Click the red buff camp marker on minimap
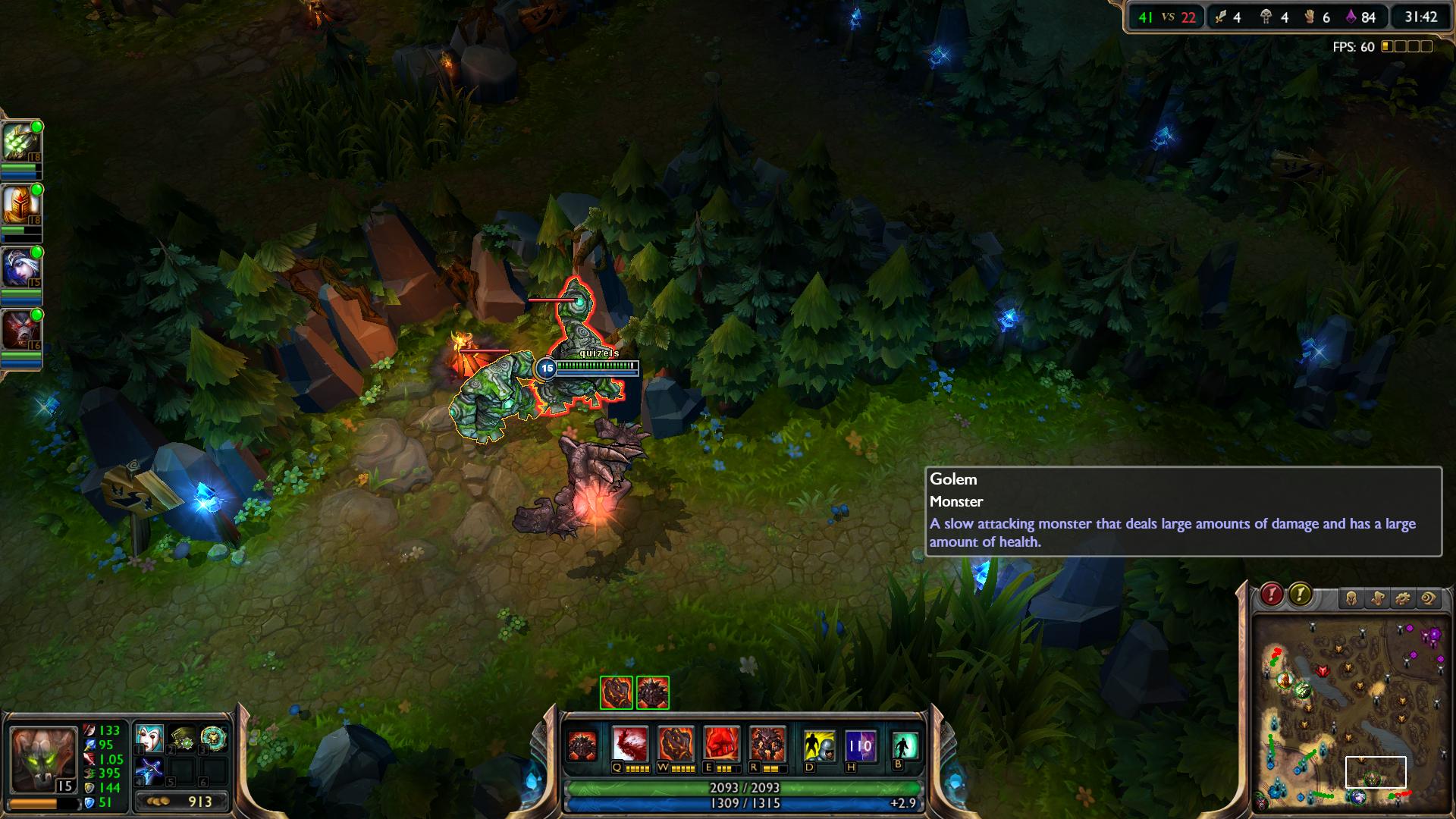1456x819 pixels. pyautogui.click(x=1323, y=672)
